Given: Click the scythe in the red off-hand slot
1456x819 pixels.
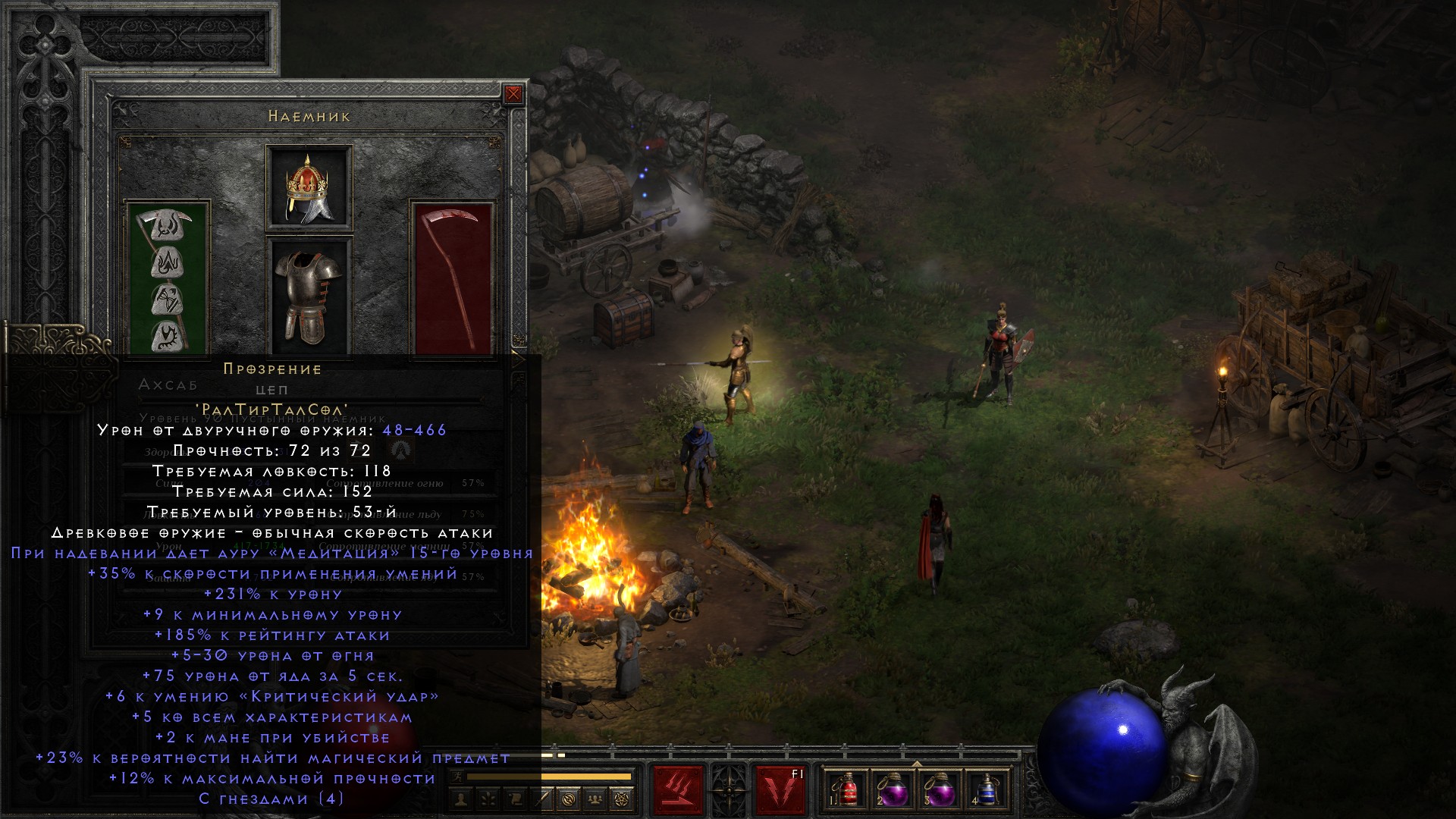Looking at the screenshot, I should click(x=453, y=278).
